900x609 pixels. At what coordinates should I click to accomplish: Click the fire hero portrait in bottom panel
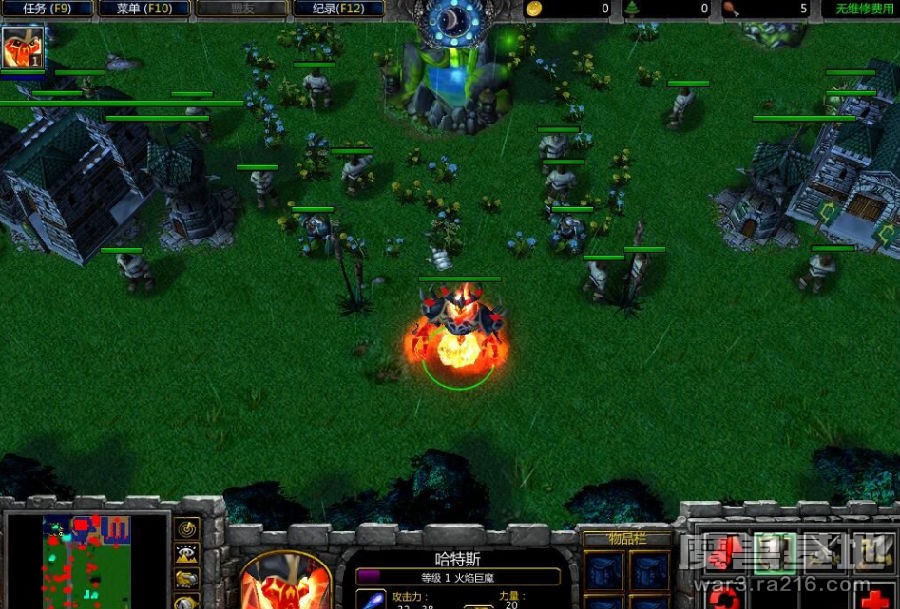(x=286, y=582)
